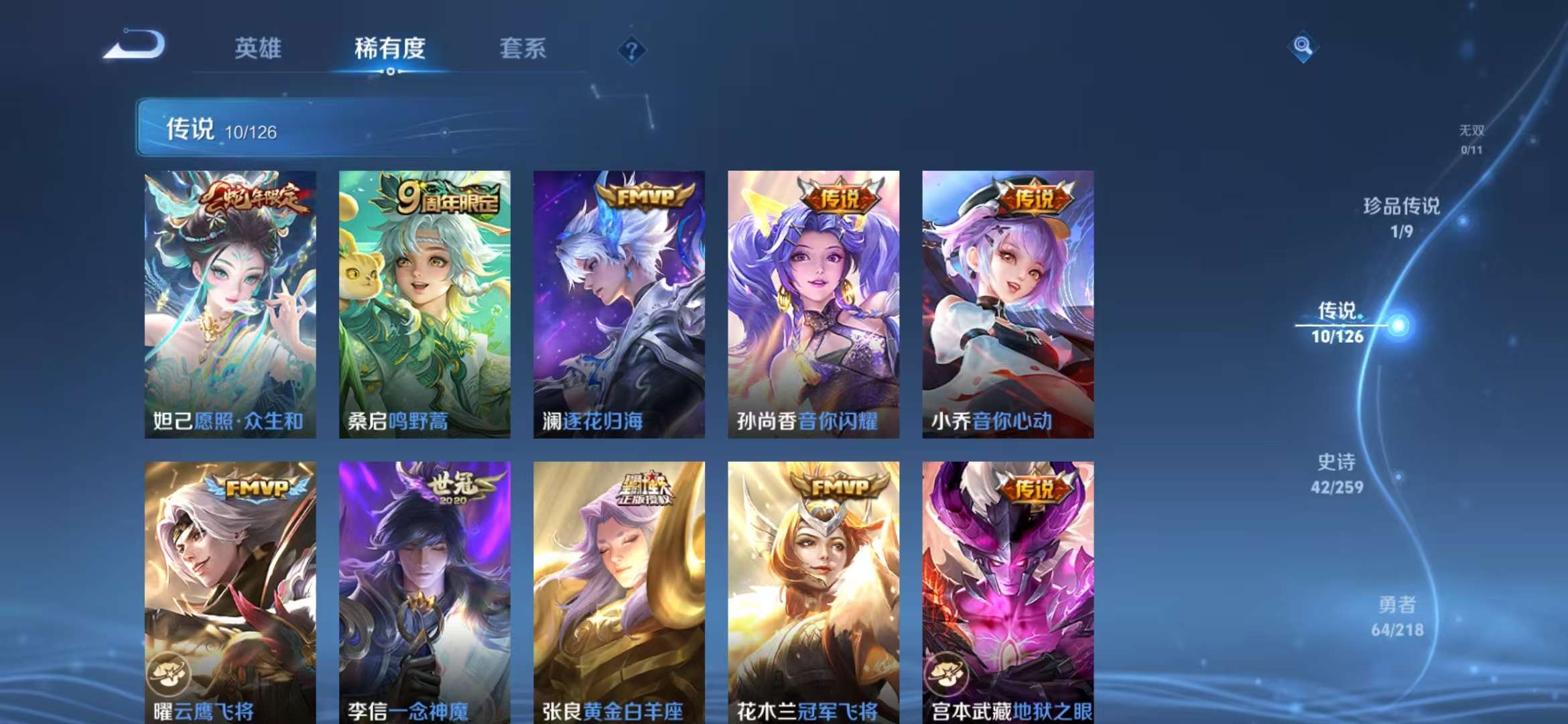Click the question mark help icon
The width and height of the screenshot is (1568, 724).
[632, 49]
